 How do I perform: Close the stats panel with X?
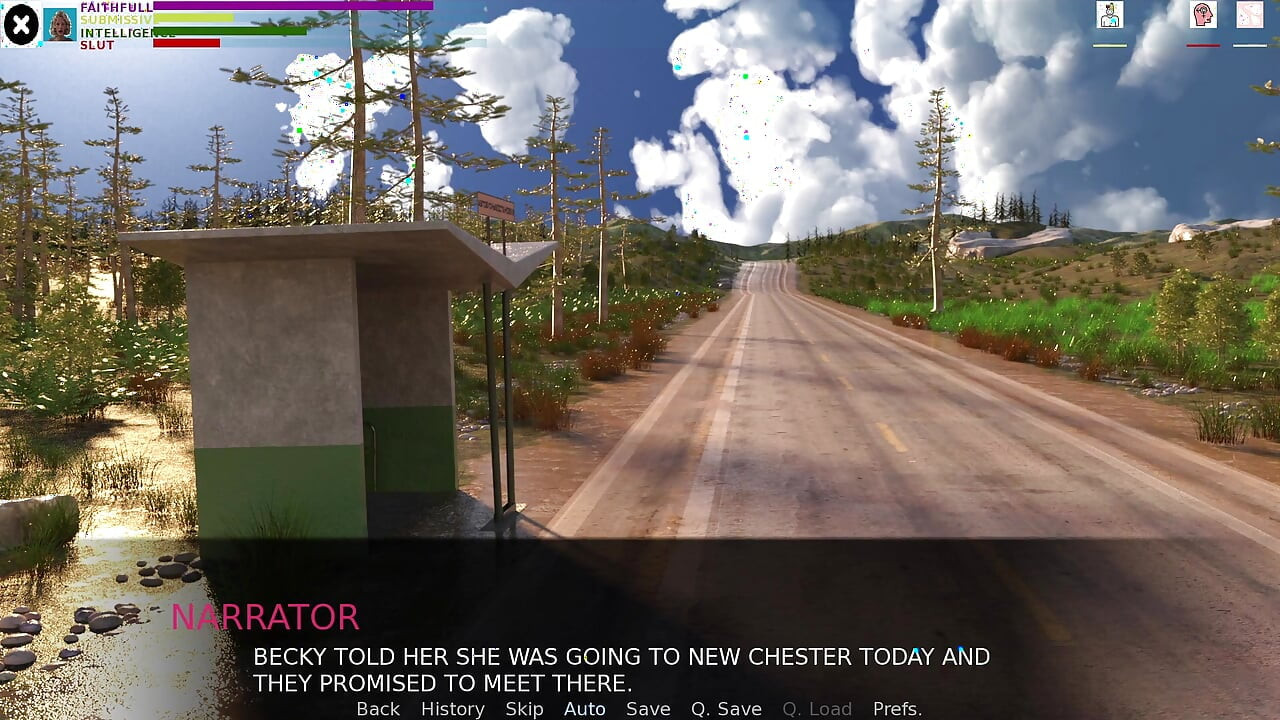point(21,25)
